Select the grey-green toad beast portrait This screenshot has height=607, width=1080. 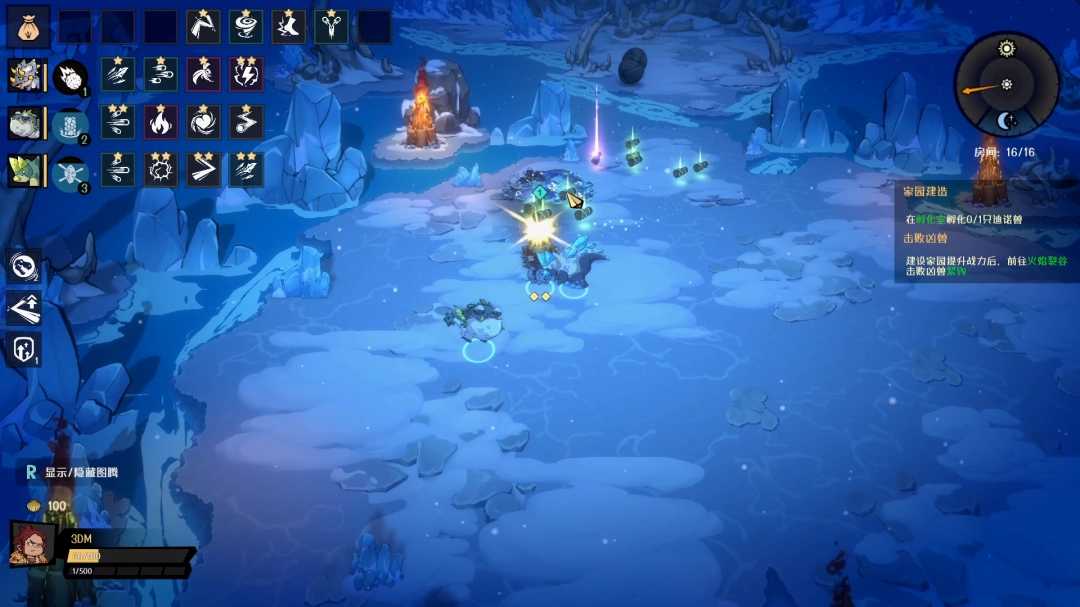24,123
